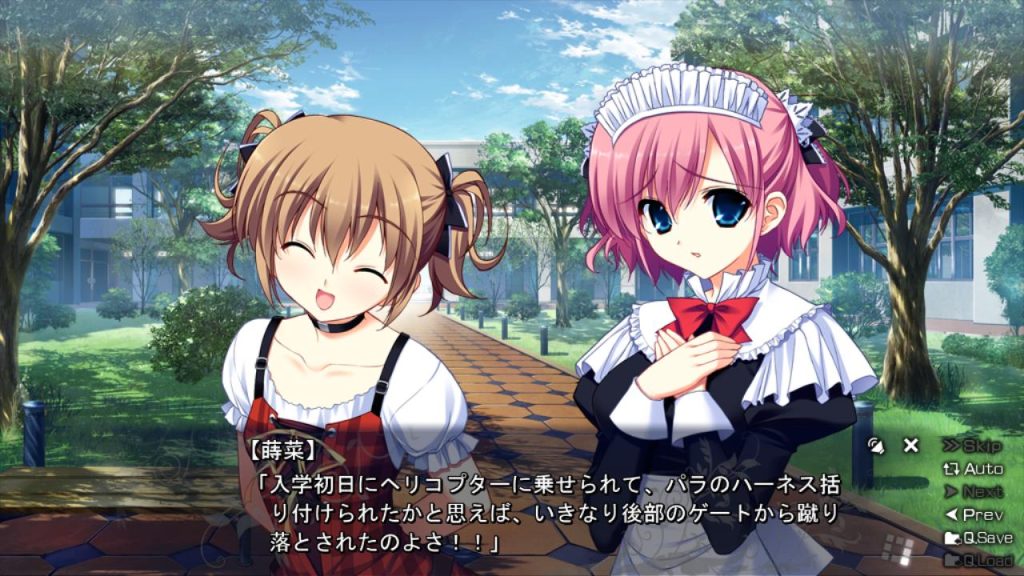Turn on Auto text advance

(x=973, y=469)
